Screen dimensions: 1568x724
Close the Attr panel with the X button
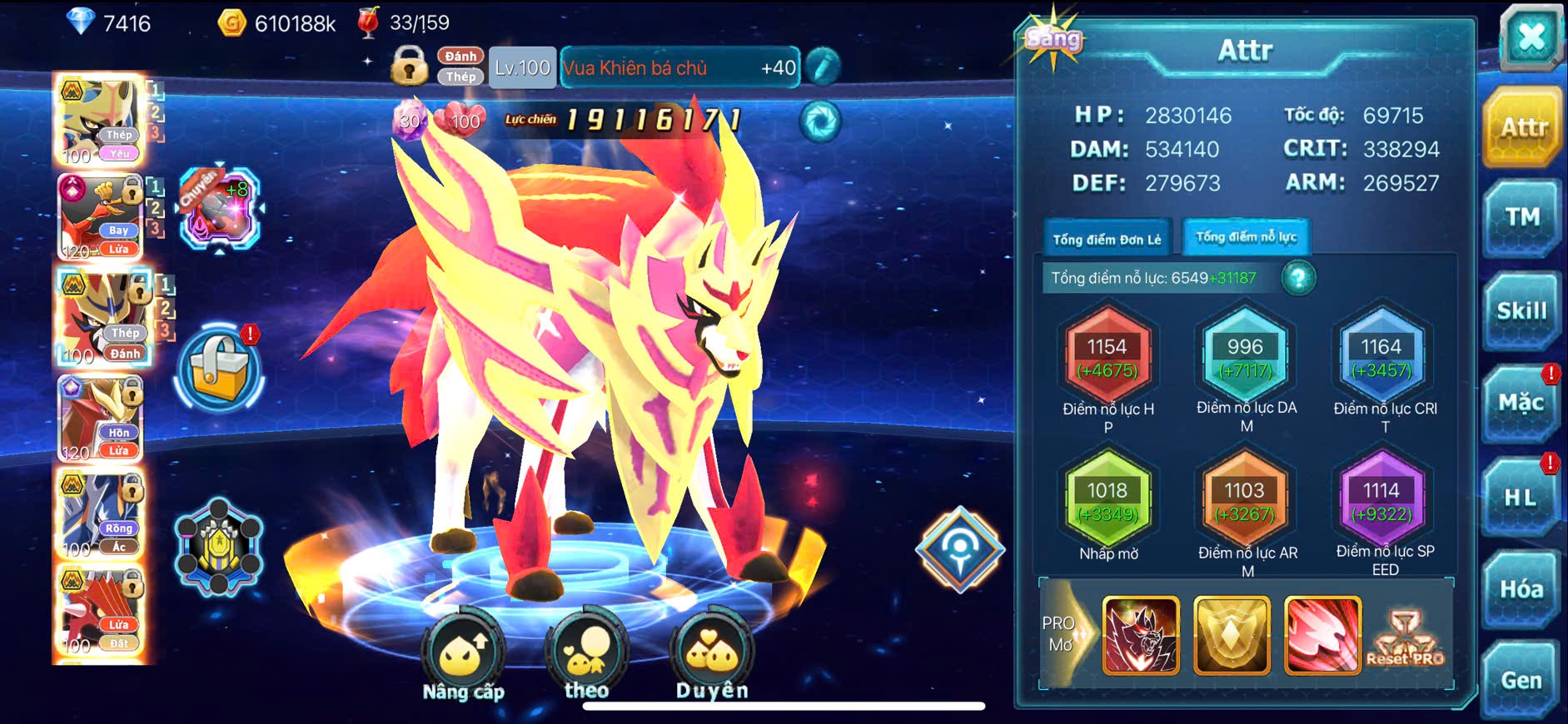pos(1531,37)
